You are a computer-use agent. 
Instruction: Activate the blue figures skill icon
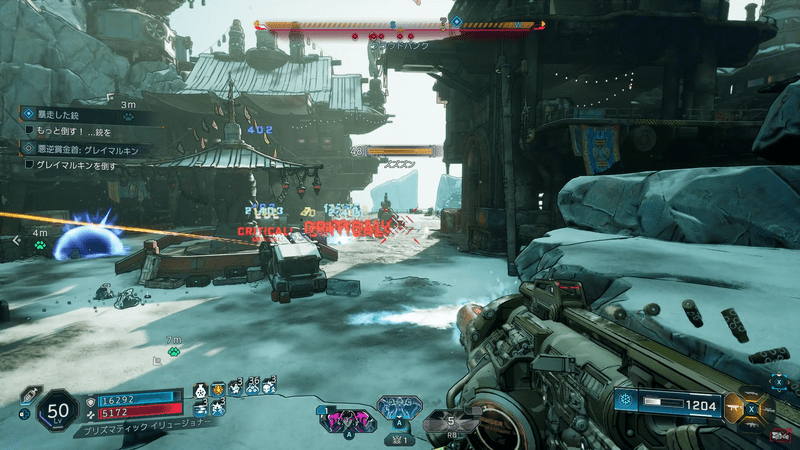click(399, 407)
